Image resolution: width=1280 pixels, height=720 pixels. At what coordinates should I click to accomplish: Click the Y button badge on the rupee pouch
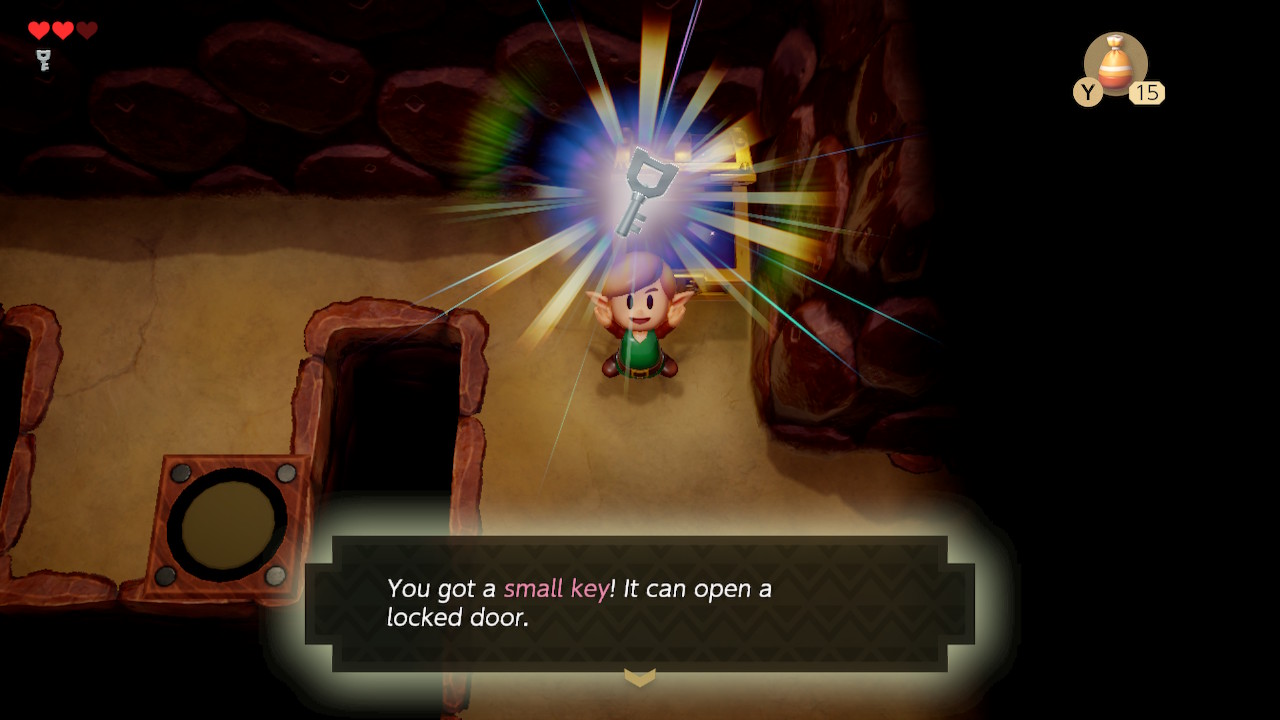[1088, 93]
